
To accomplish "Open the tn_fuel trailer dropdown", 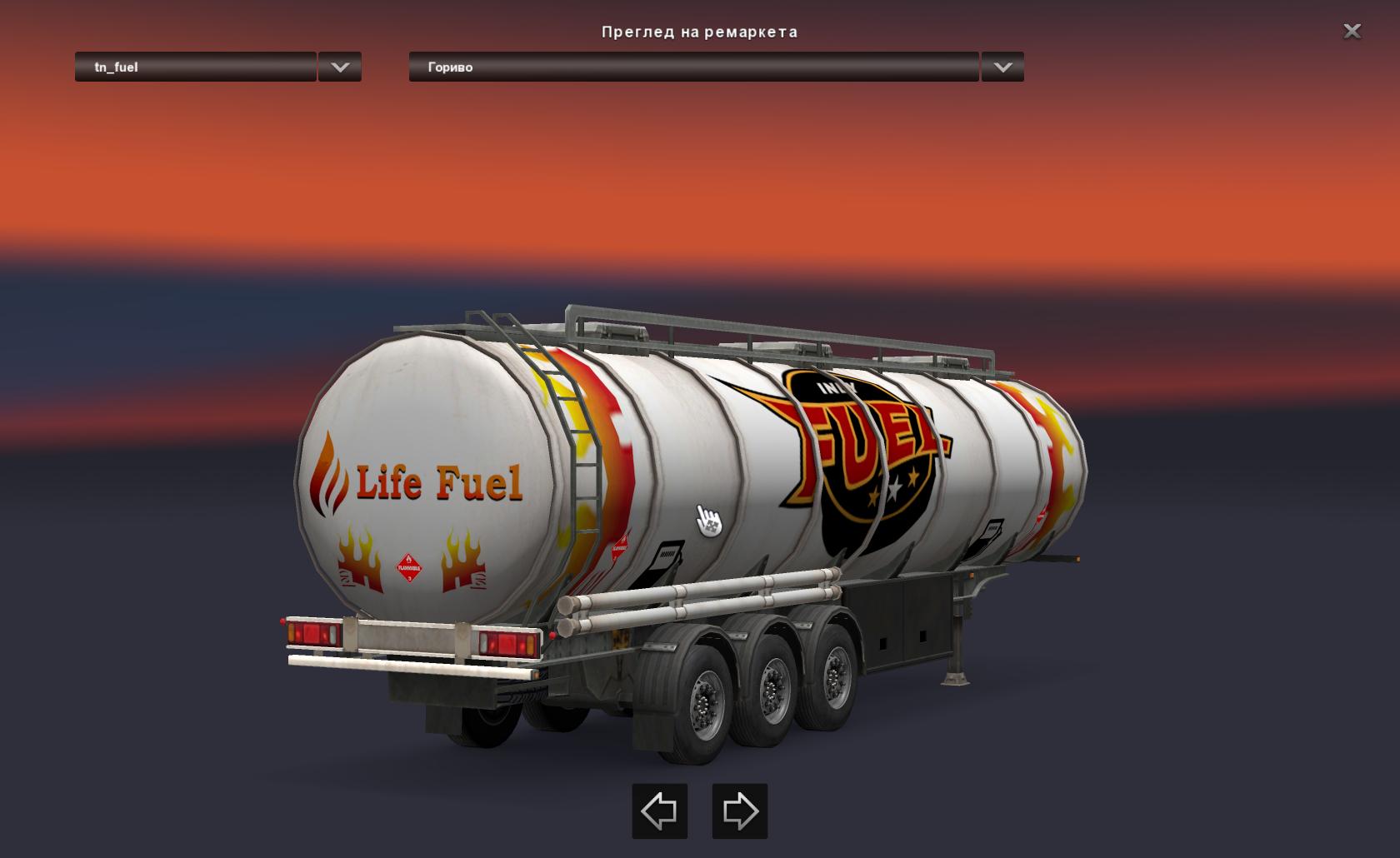I will point(196,67).
